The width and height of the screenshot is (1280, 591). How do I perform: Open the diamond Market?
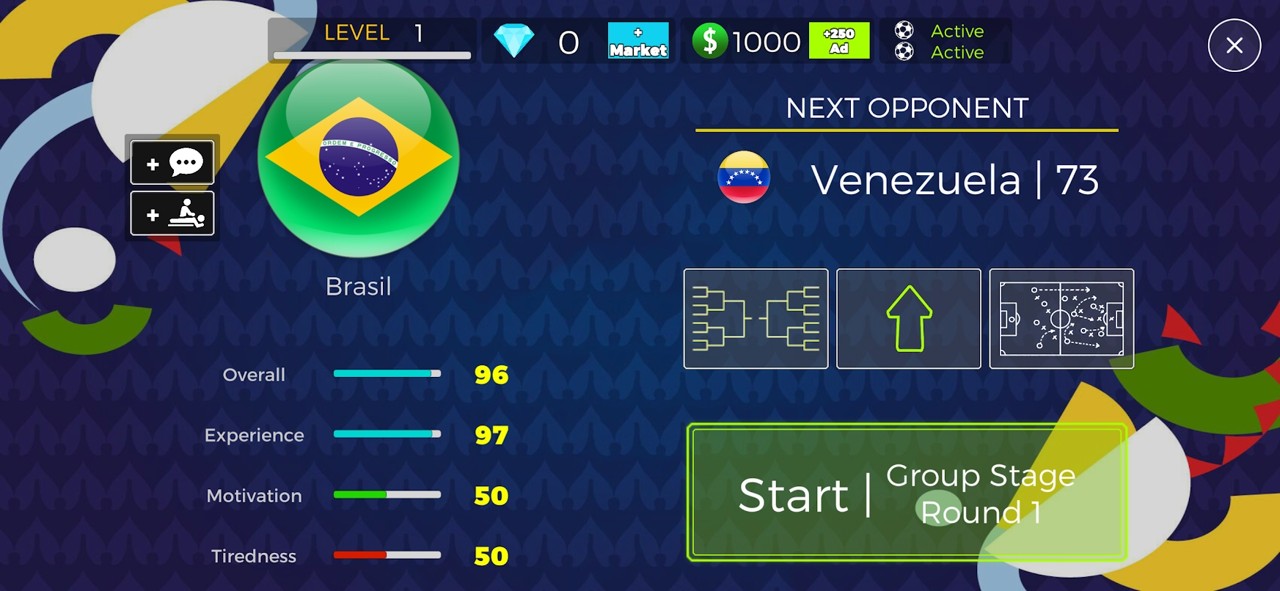[x=638, y=41]
